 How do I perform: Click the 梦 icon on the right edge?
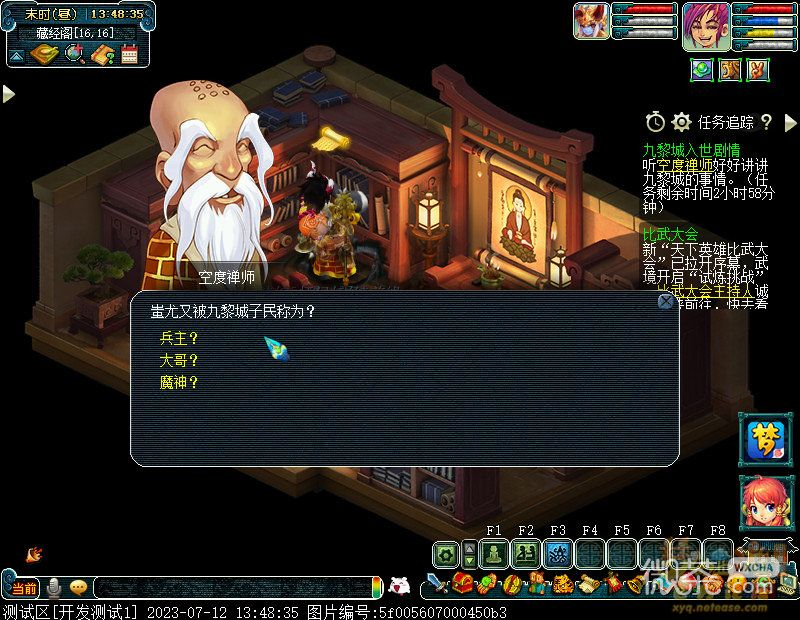tap(765, 440)
